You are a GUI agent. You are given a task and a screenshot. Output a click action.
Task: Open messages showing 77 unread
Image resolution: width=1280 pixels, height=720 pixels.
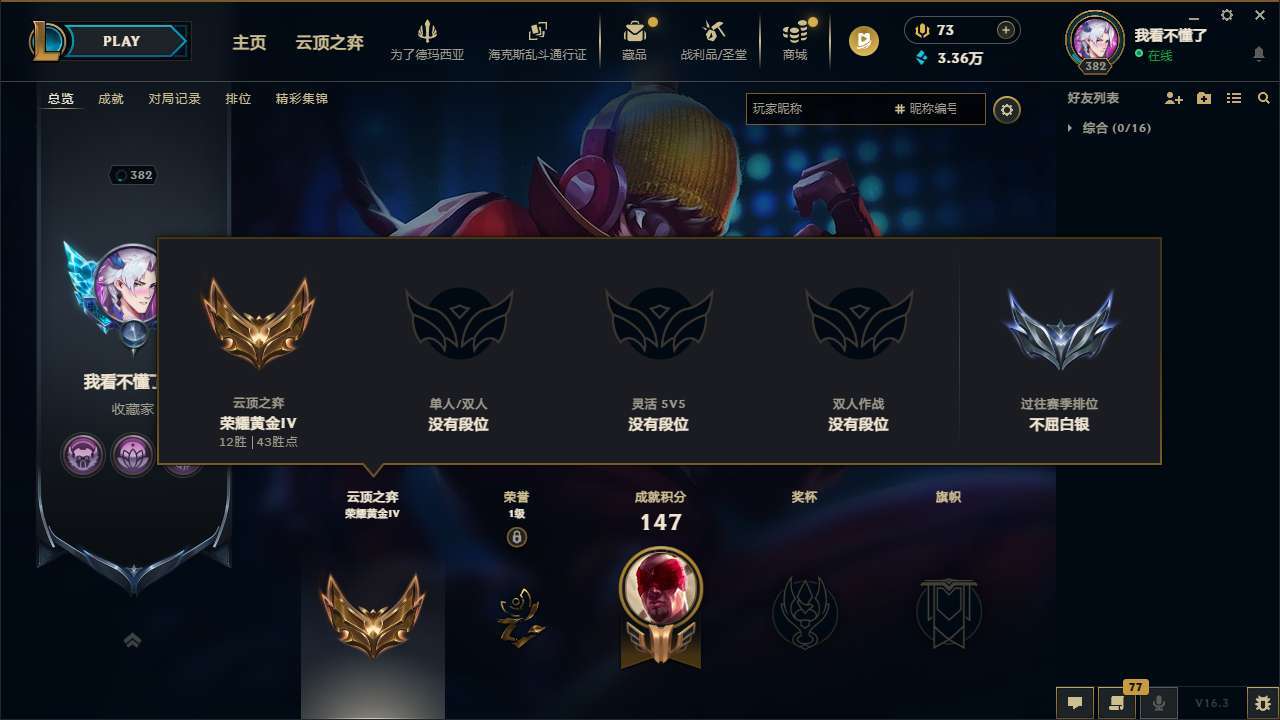1115,703
